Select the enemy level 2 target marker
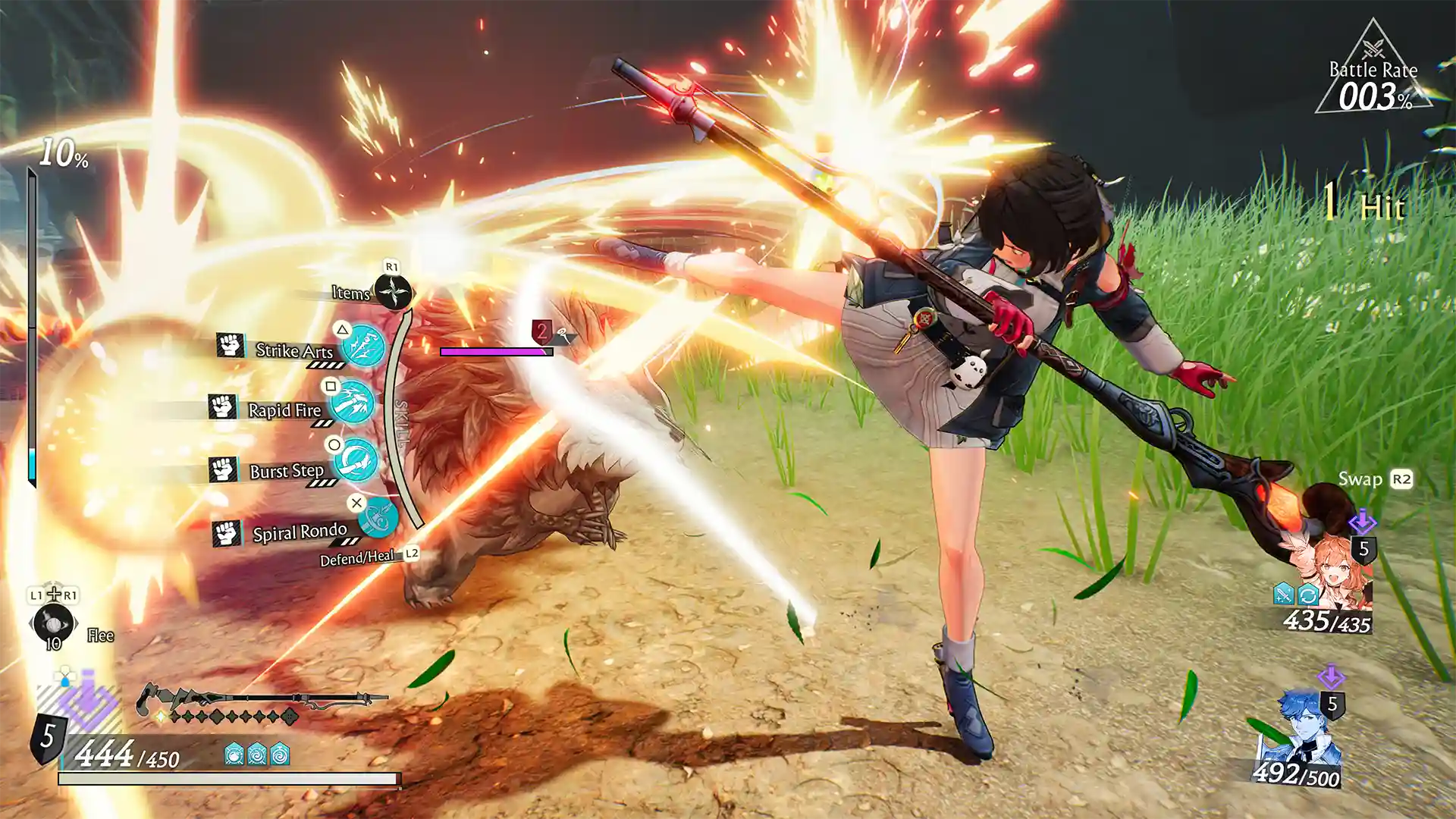The height and width of the screenshot is (819, 1456). click(x=541, y=331)
